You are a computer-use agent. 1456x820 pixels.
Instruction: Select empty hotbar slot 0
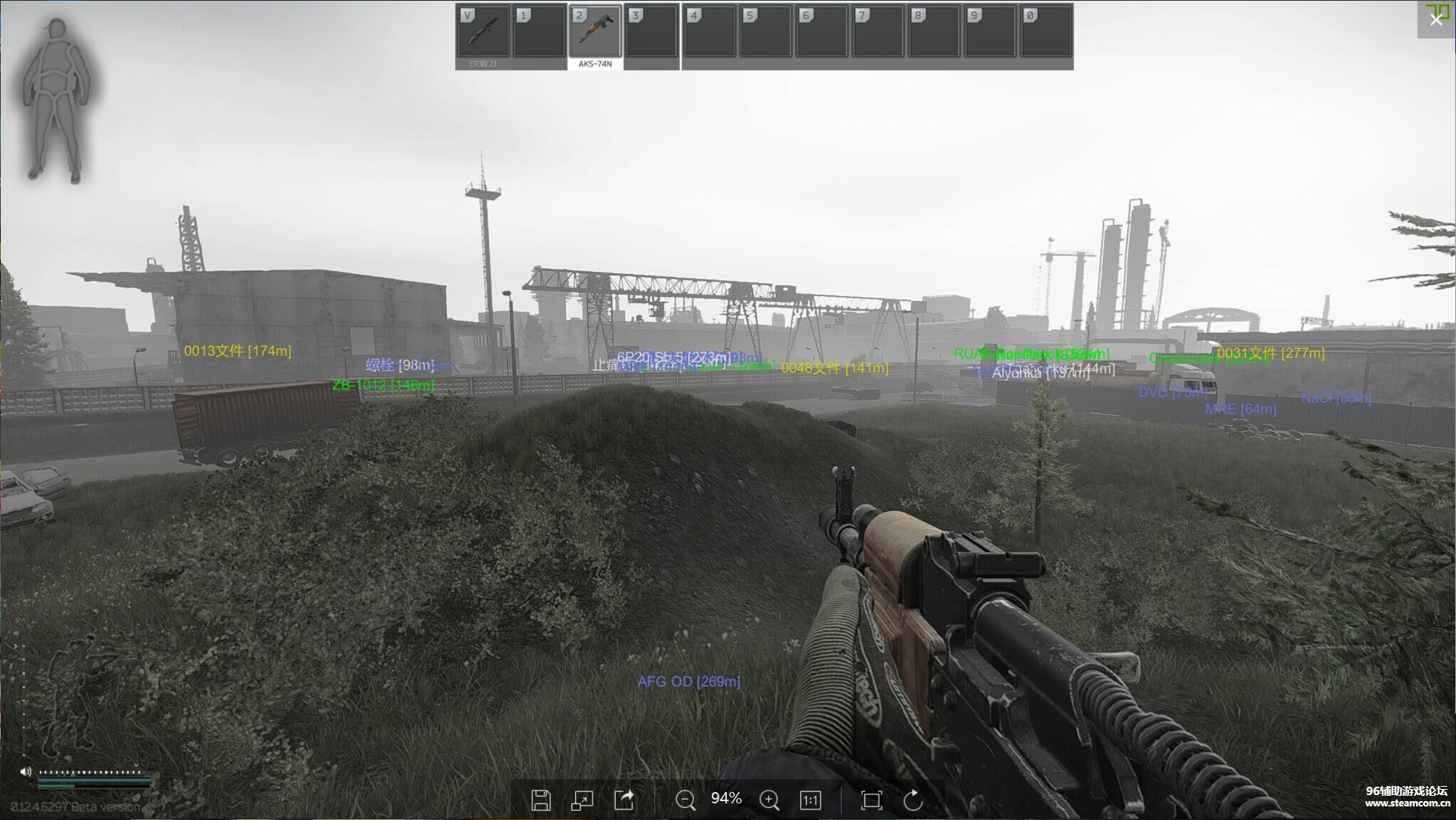(x=1046, y=32)
